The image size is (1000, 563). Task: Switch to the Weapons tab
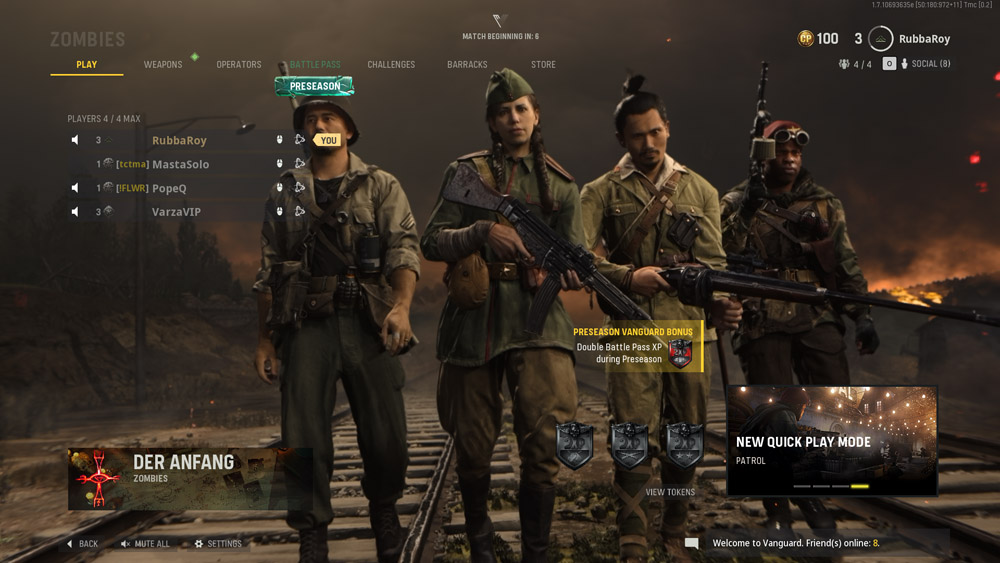click(x=163, y=65)
